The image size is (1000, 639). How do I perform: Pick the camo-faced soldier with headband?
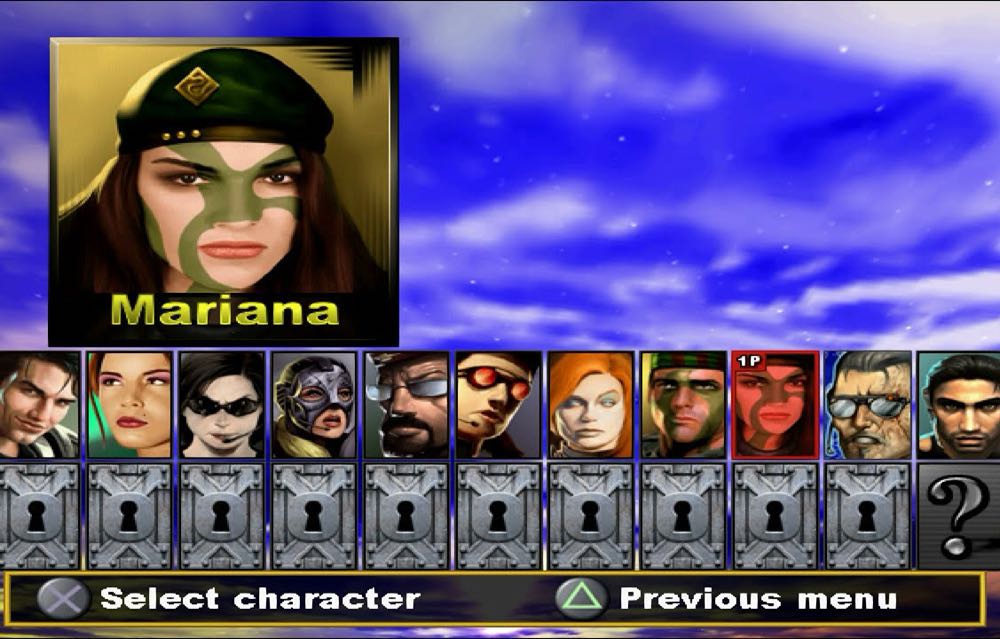coord(683,405)
